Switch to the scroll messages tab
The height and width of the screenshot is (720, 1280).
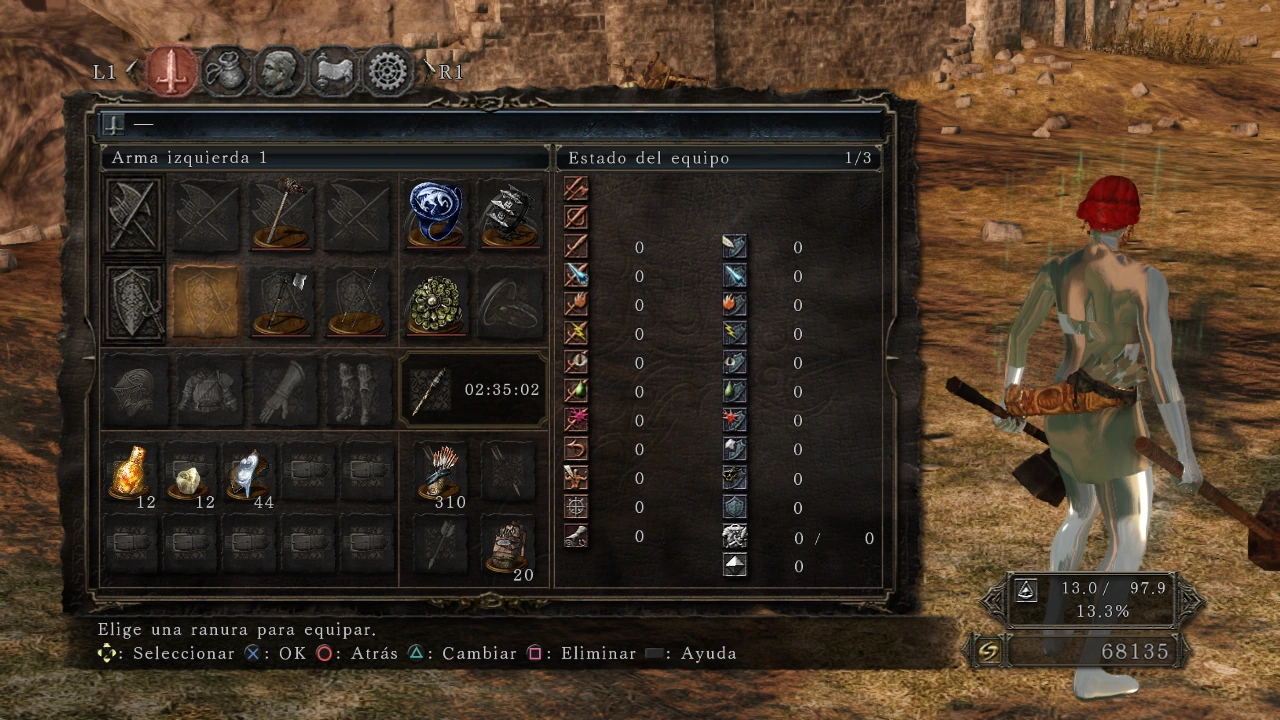pyautogui.click(x=333, y=72)
